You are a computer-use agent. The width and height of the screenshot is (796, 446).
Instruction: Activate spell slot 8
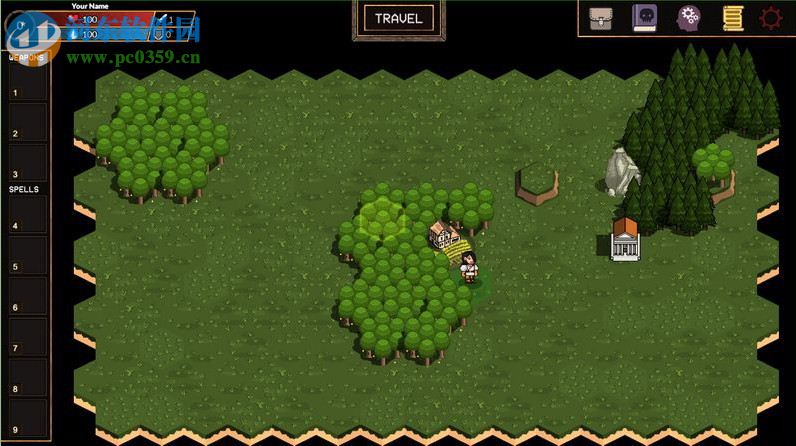coord(27,382)
